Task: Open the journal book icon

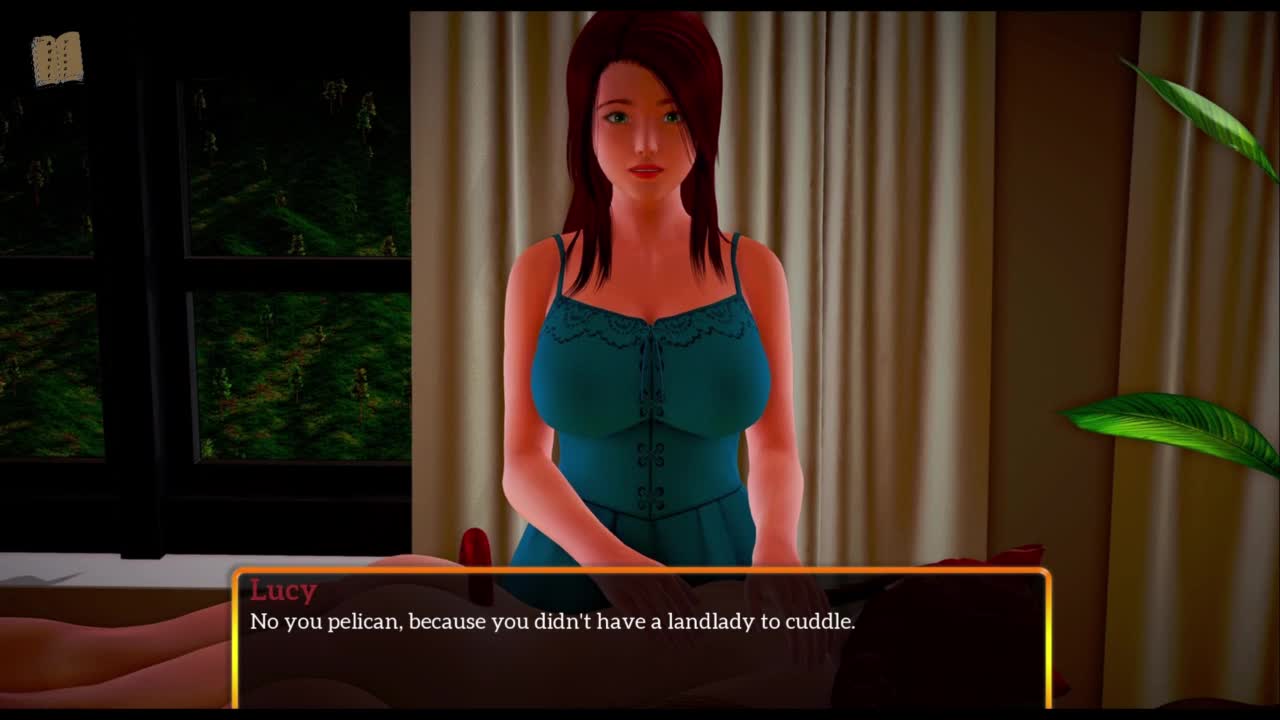Action: 57,59
